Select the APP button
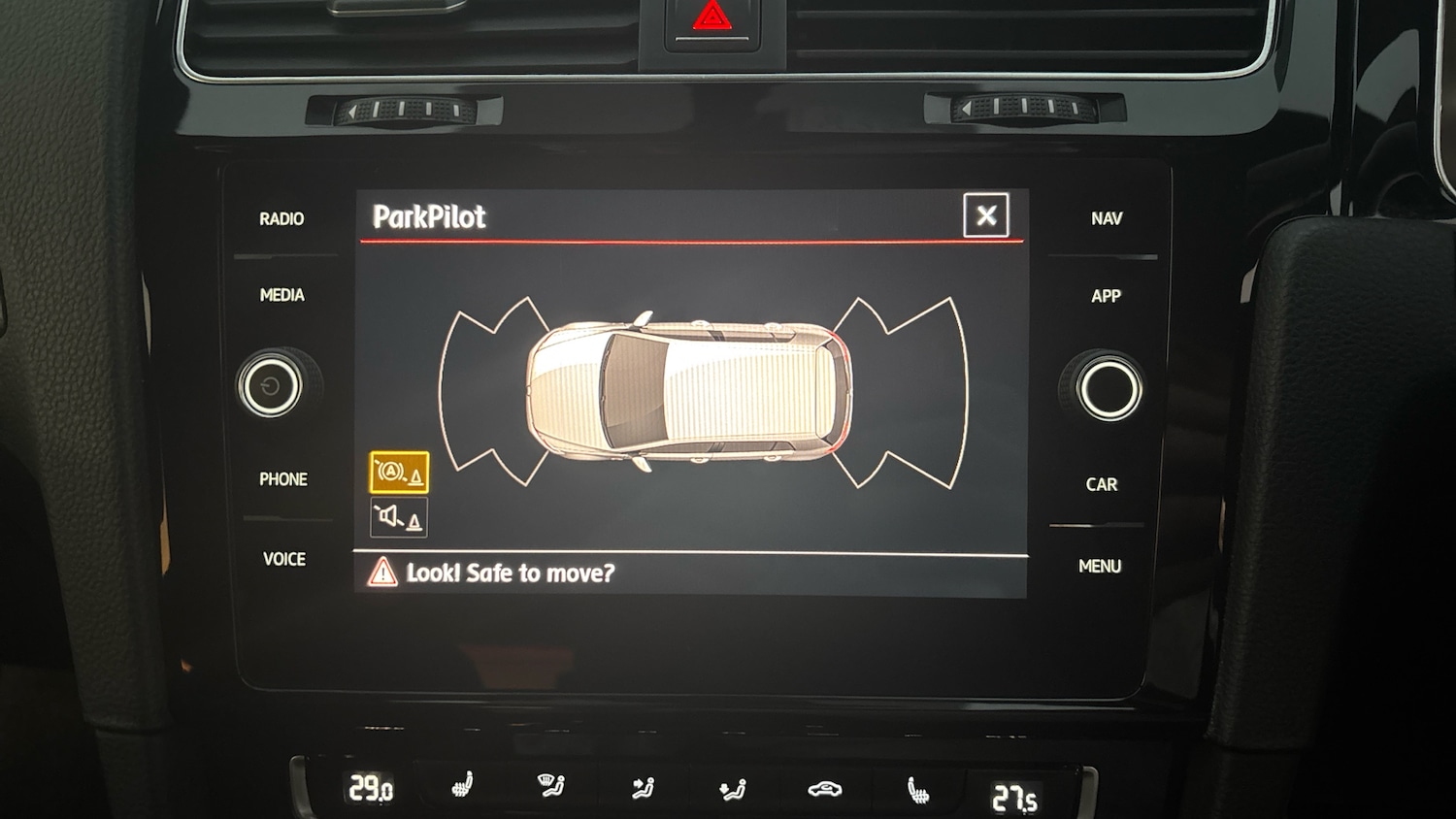The width and height of the screenshot is (1456, 819). (1106, 296)
